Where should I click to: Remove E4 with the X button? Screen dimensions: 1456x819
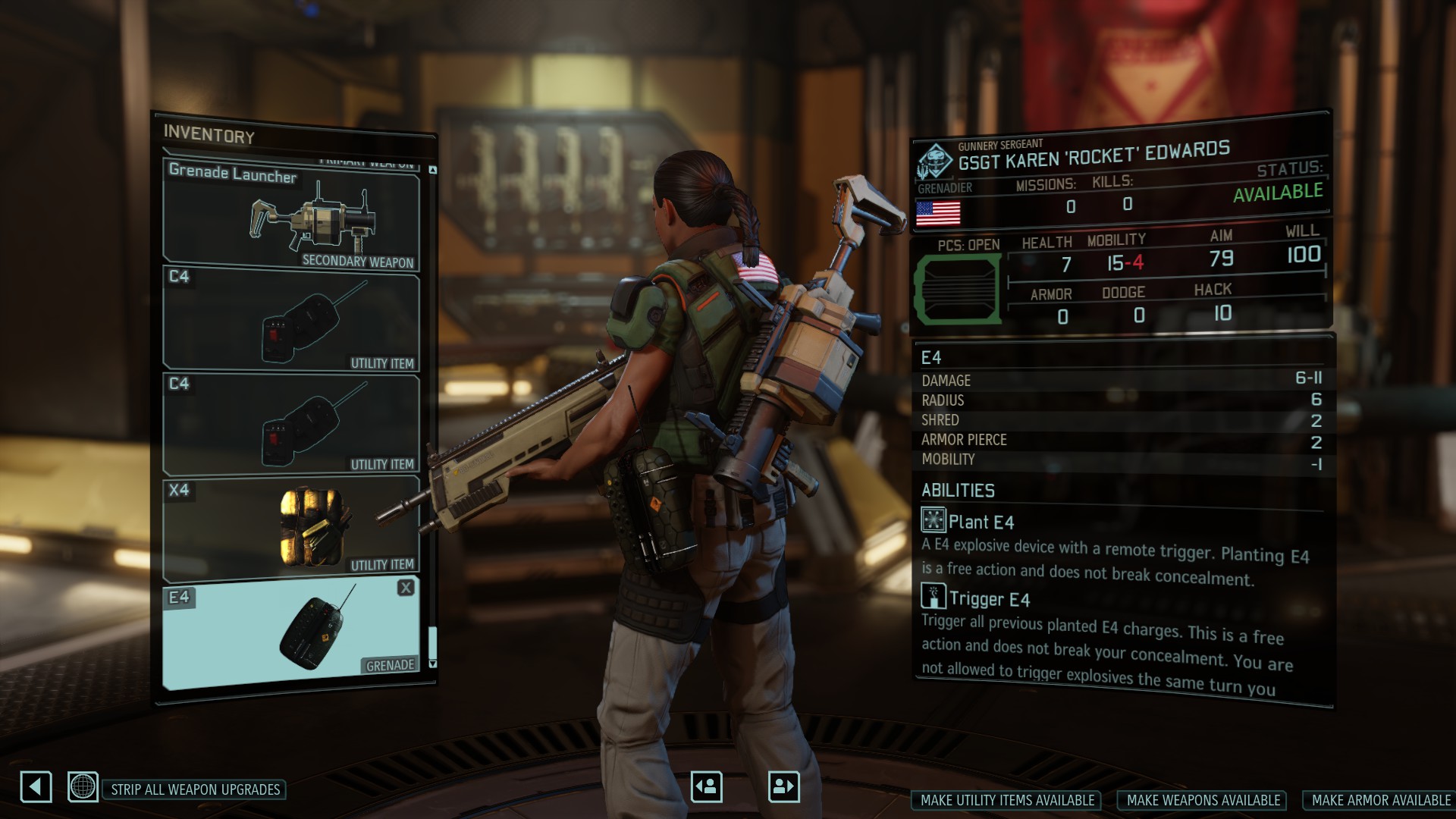point(406,588)
